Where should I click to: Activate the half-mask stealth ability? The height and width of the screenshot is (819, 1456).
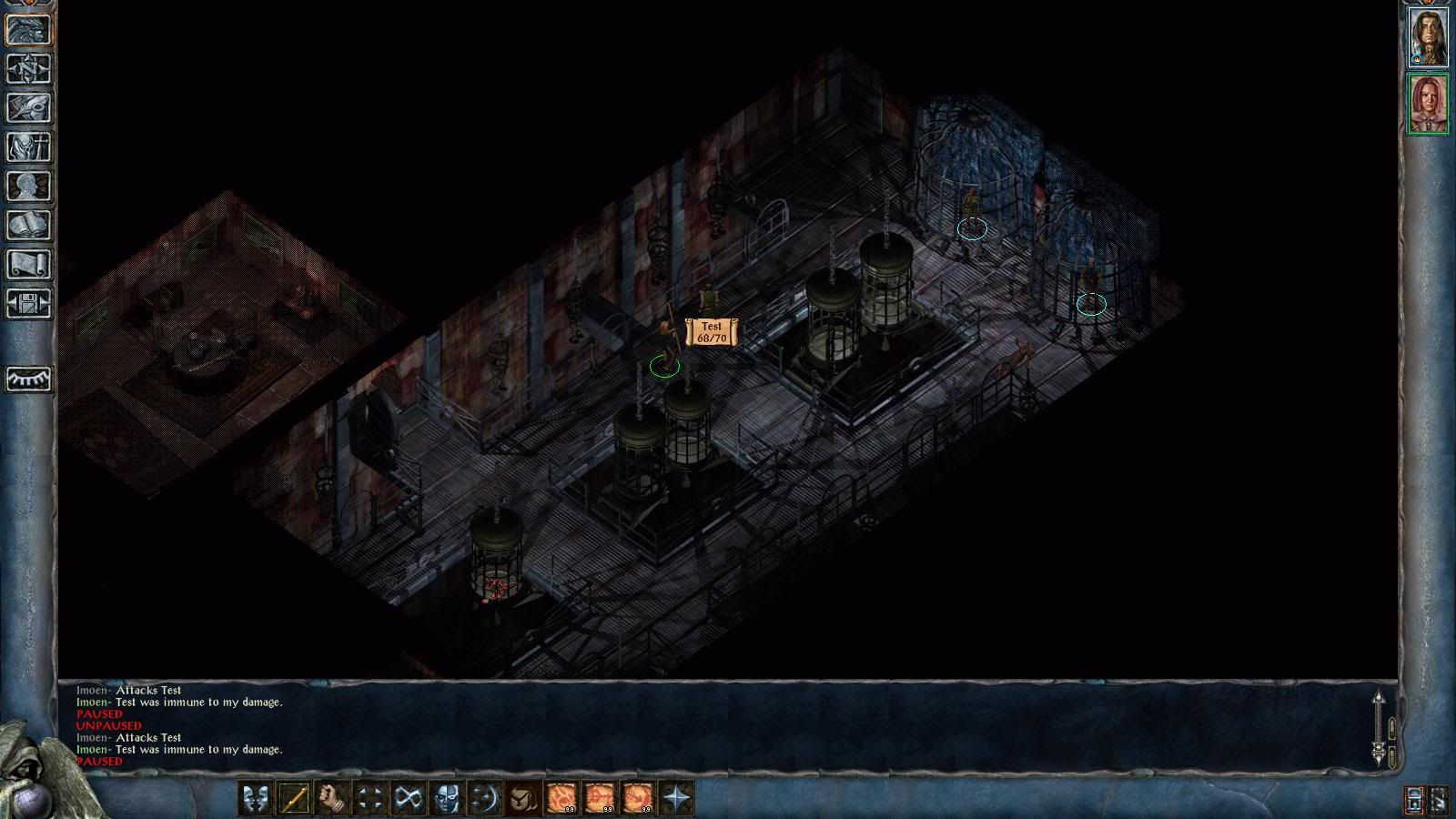[446, 799]
